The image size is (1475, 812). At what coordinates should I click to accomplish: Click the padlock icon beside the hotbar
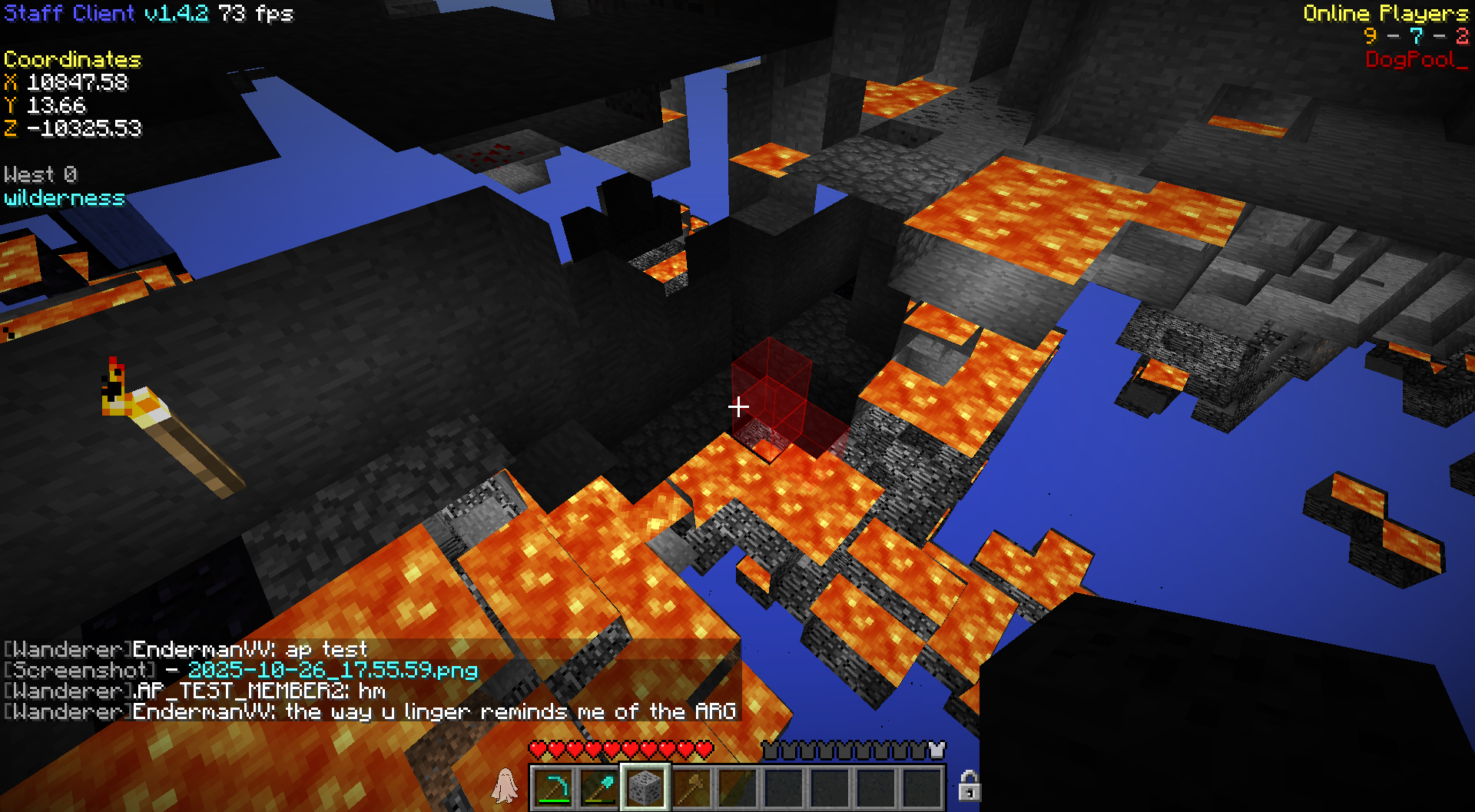[969, 786]
